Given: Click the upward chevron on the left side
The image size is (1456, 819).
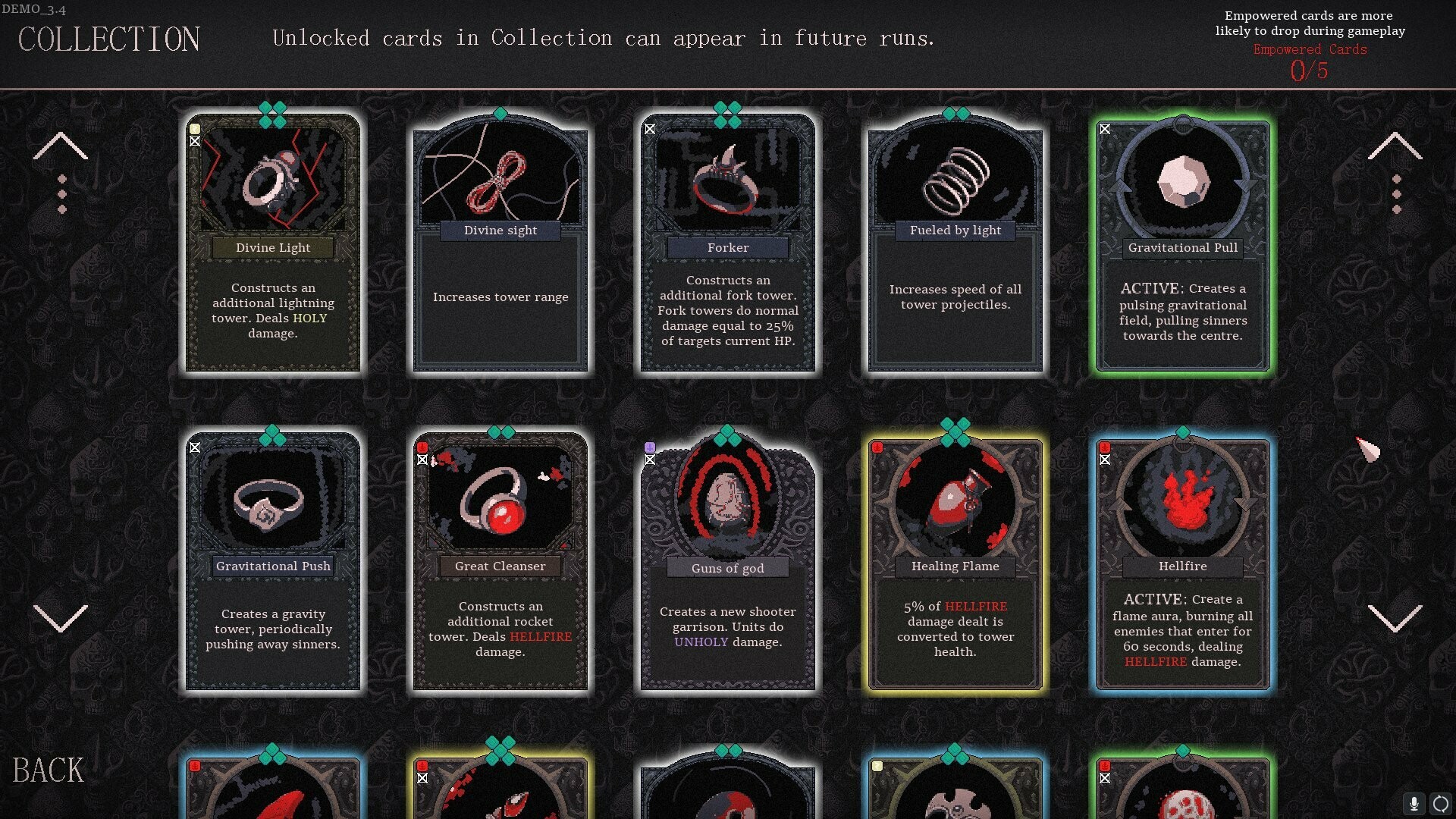Looking at the screenshot, I should pos(62,146).
